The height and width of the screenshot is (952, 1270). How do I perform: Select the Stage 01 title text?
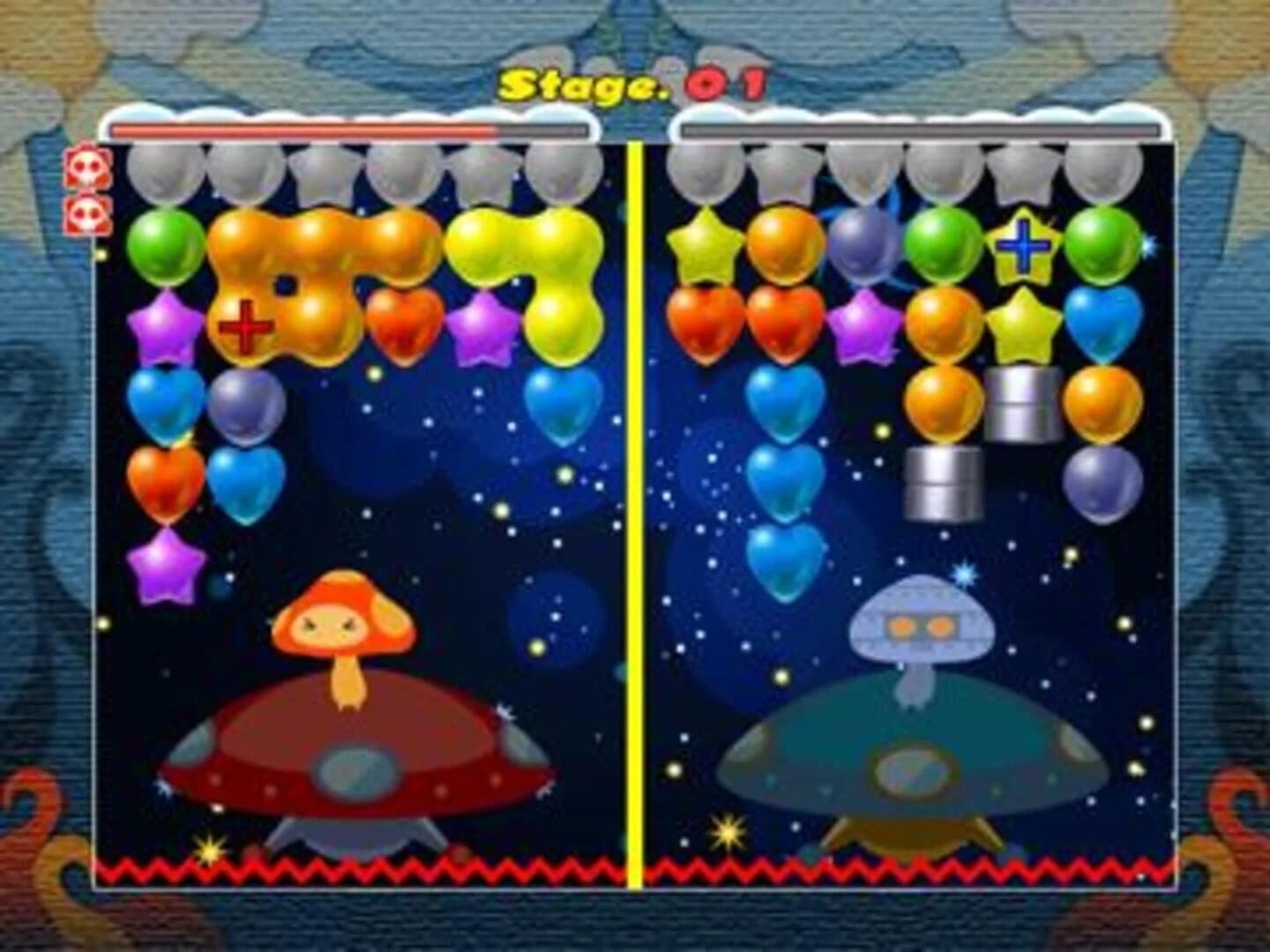[x=633, y=84]
